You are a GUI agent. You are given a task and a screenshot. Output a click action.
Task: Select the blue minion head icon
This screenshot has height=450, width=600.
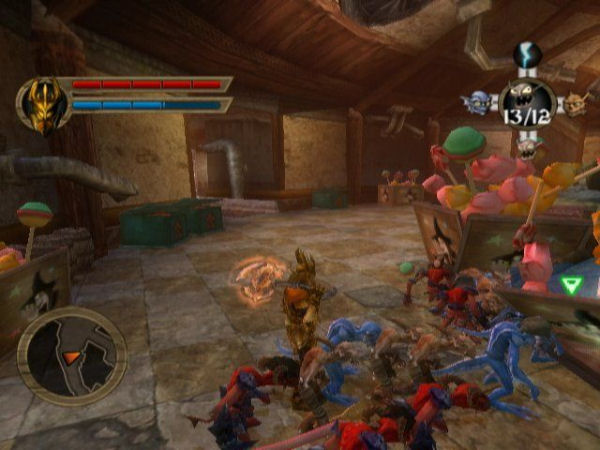click(480, 100)
